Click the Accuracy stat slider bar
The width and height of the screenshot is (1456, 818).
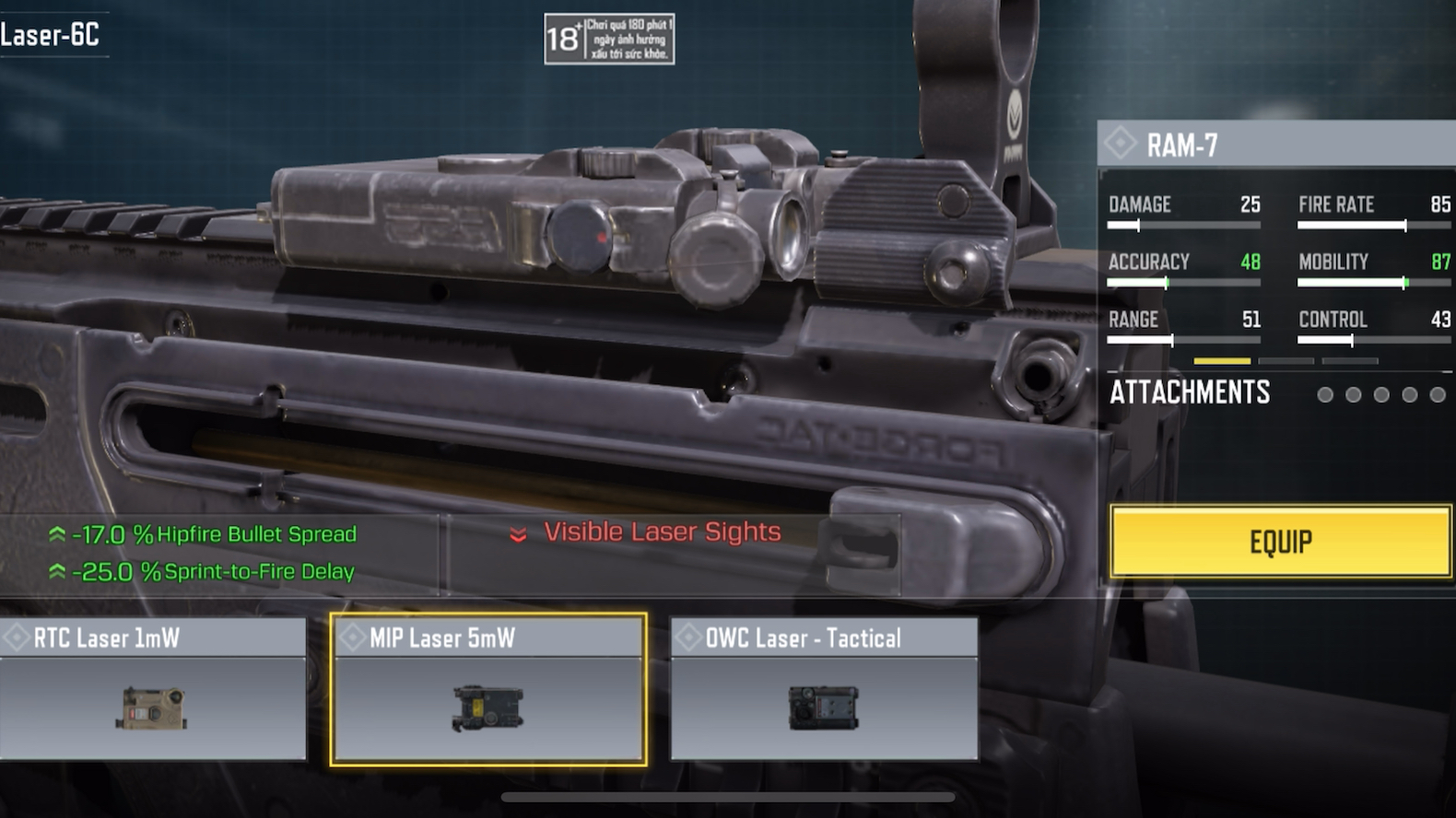point(1184,284)
